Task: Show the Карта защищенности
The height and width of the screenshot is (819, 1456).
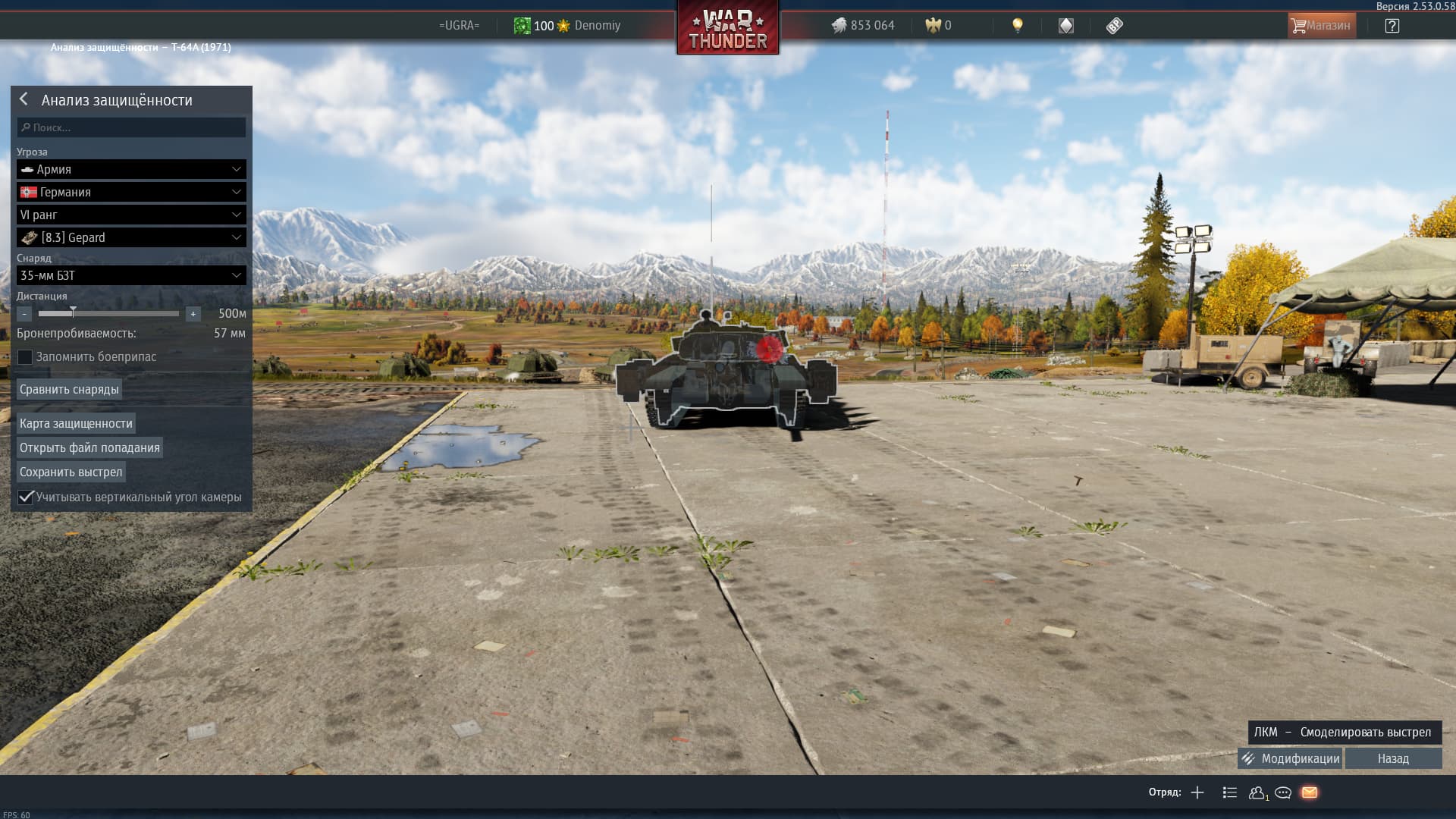Action: click(76, 423)
